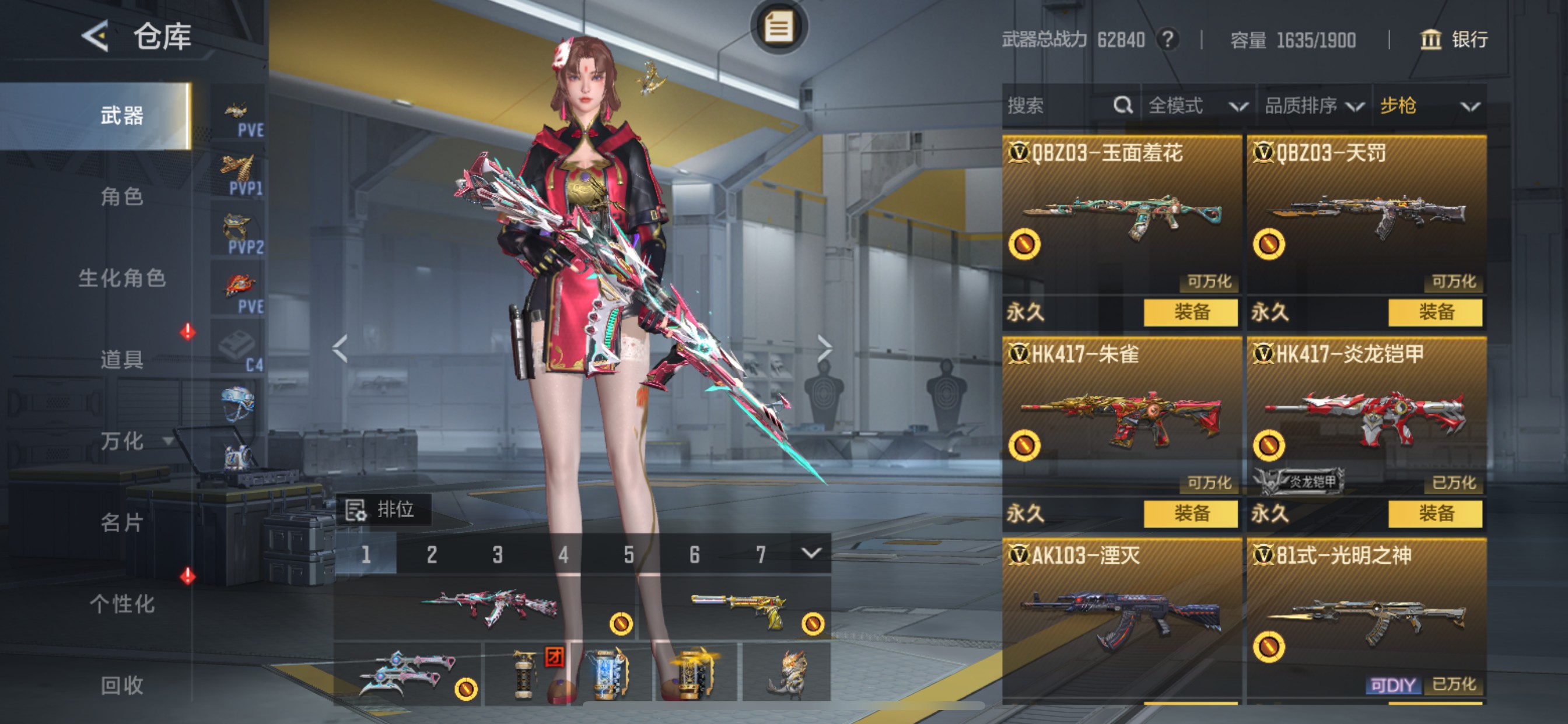Screen dimensions: 1568x724
Task: Equip the QBZ03-天罚 rifle
Action: click(1436, 312)
